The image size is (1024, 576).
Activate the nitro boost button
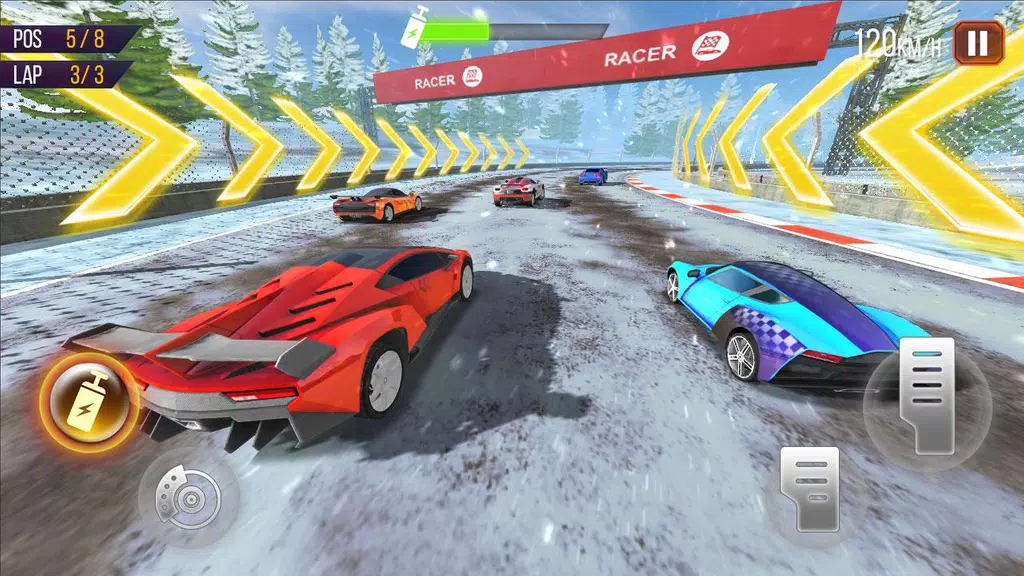point(89,400)
